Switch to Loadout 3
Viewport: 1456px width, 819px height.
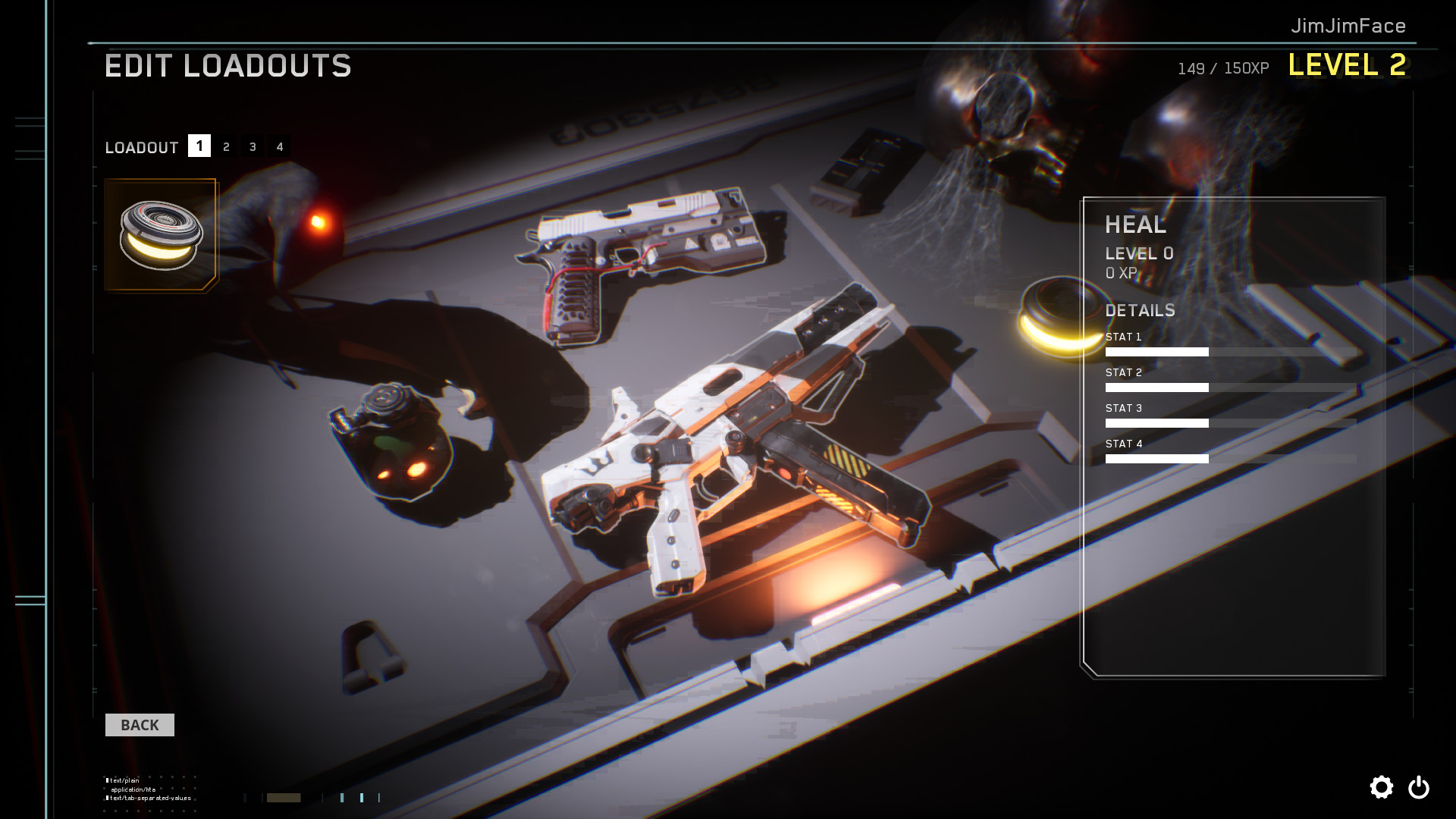253,147
